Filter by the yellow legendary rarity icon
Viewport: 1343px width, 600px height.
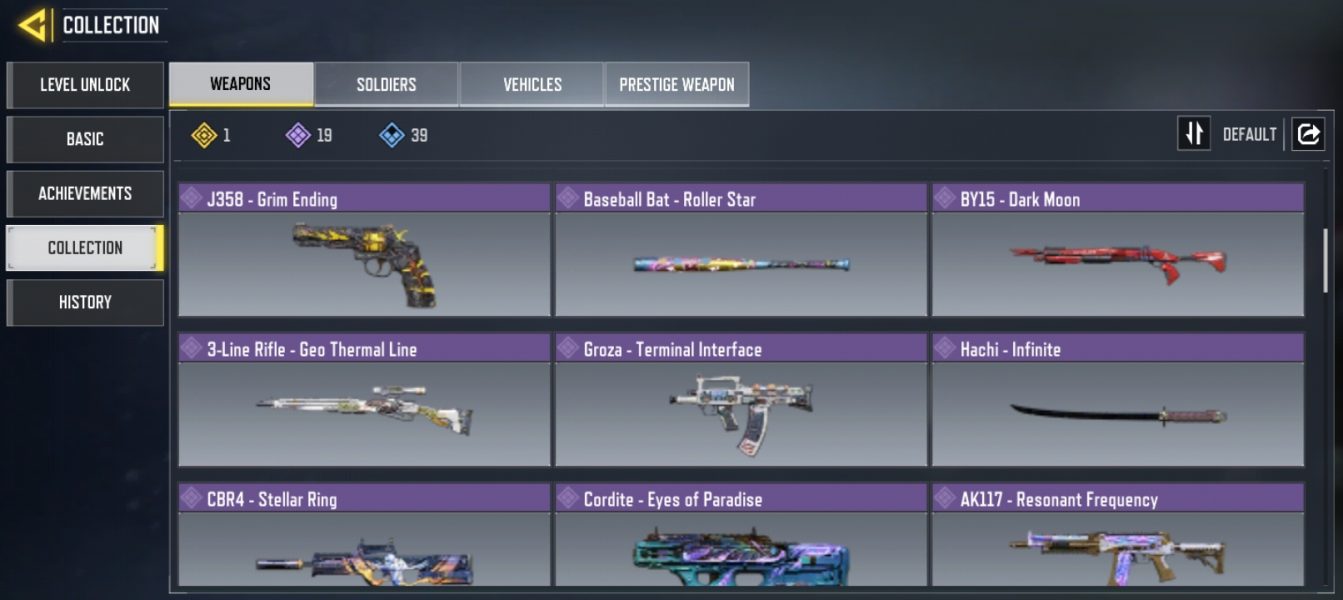(x=205, y=135)
